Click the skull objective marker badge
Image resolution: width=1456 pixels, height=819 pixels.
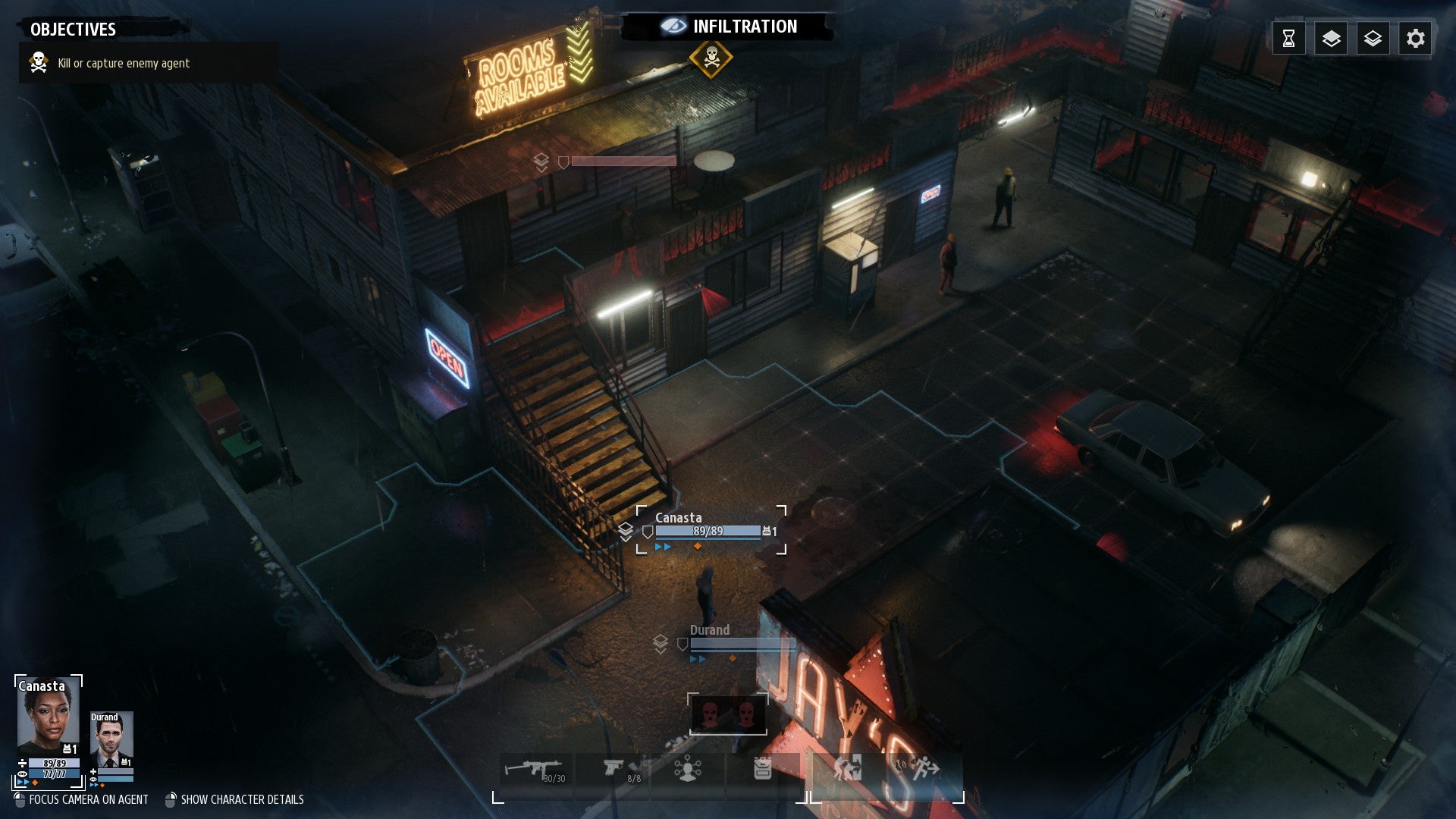pyautogui.click(x=711, y=58)
